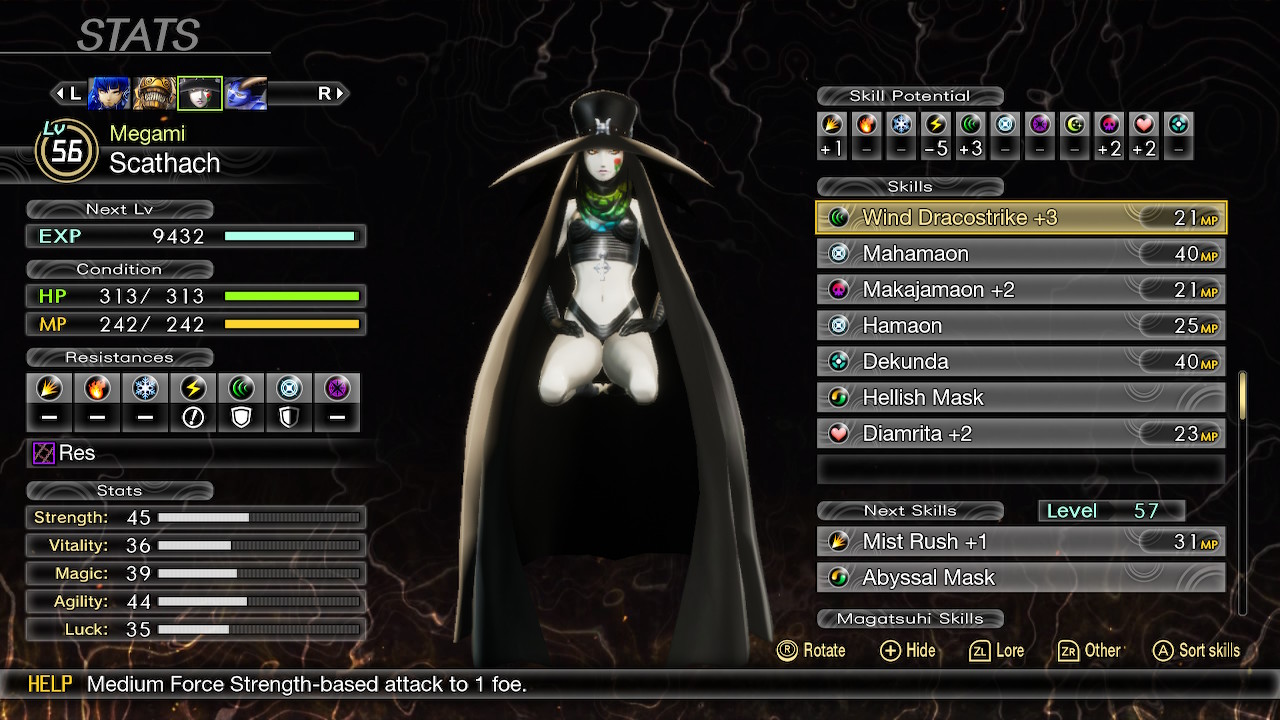Click the Electric resistance icon showing null
The width and height of the screenshot is (1280, 720).
point(193,390)
